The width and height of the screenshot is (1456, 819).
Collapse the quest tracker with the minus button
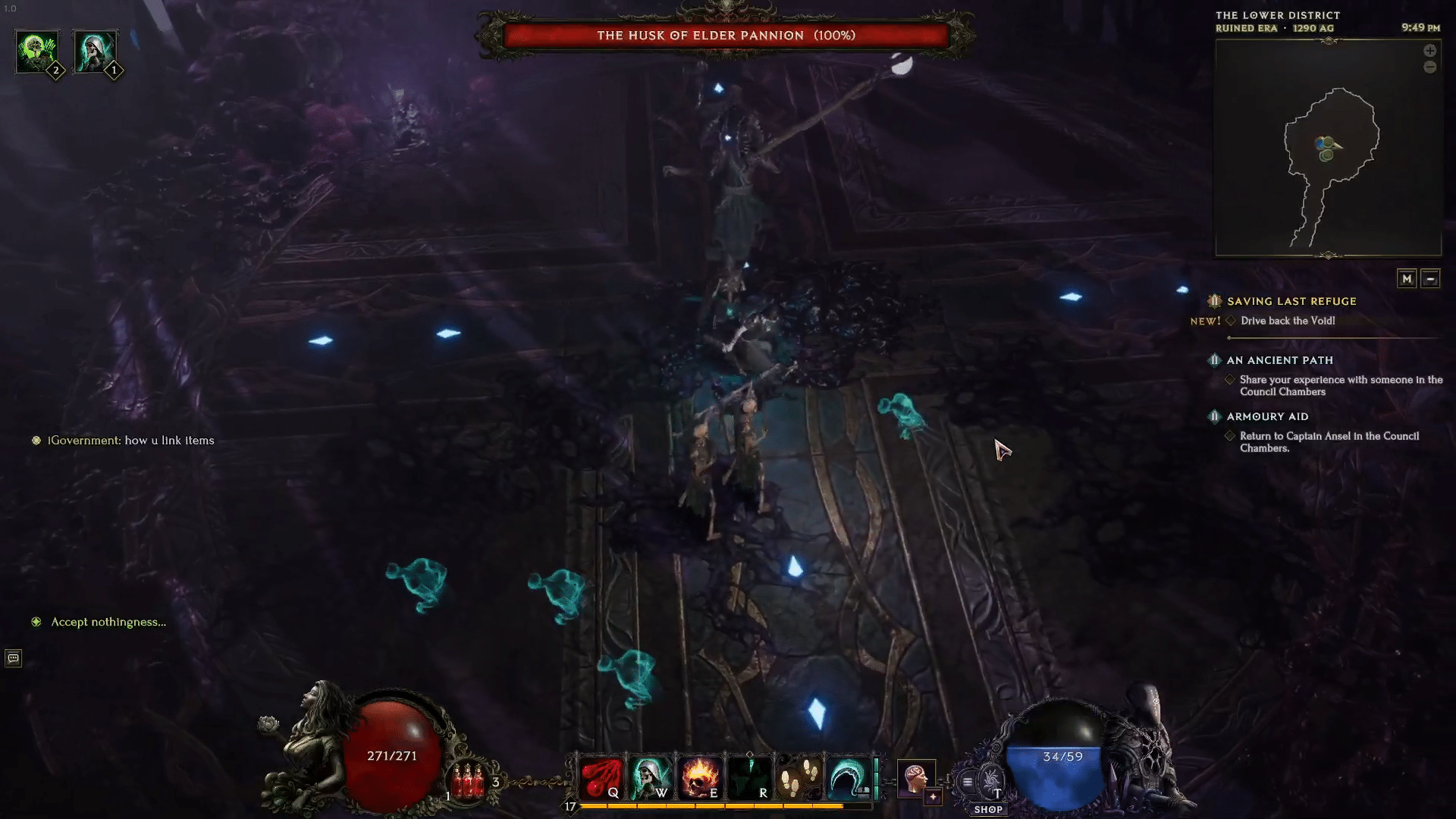[x=1430, y=278]
